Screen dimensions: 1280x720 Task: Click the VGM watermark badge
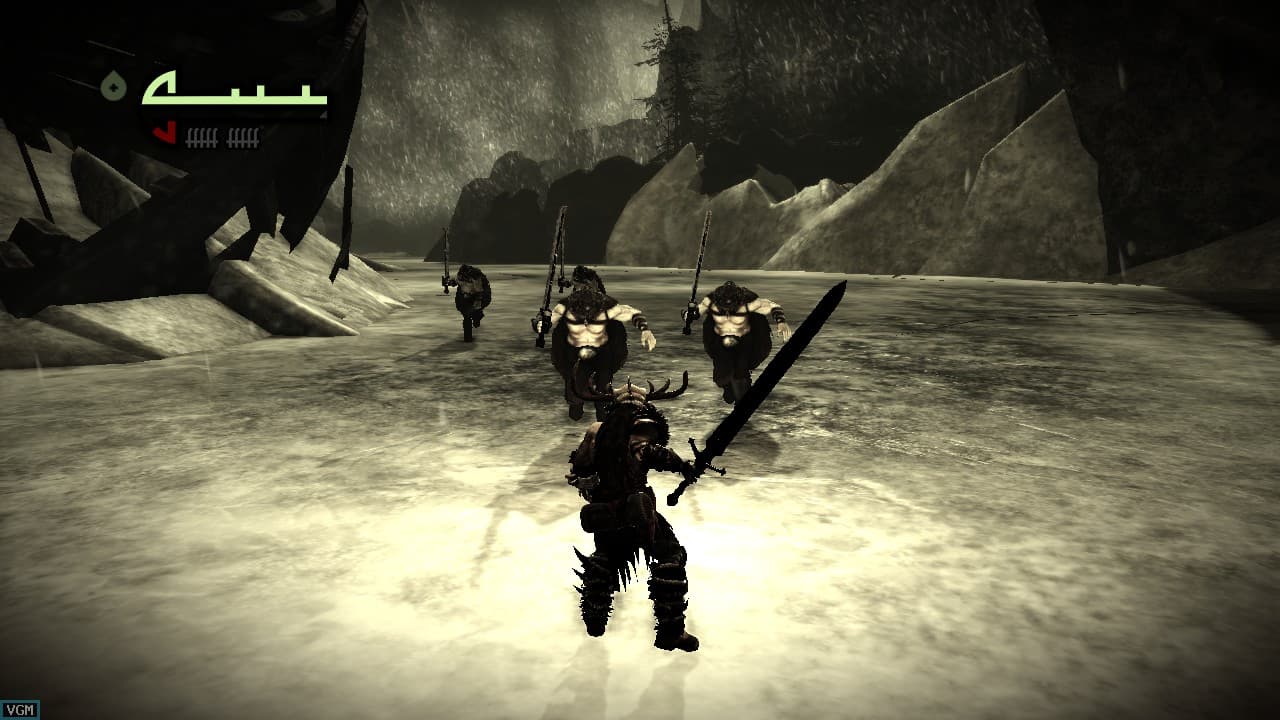(17, 710)
